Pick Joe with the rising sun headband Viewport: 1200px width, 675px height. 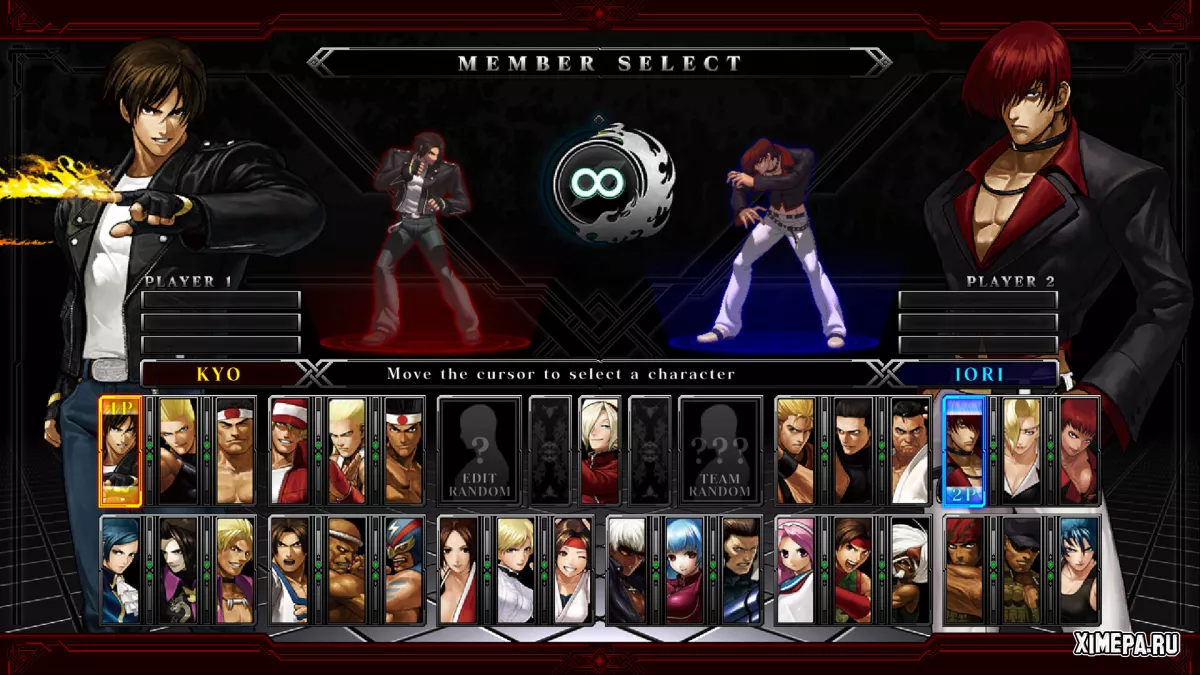[x=405, y=451]
